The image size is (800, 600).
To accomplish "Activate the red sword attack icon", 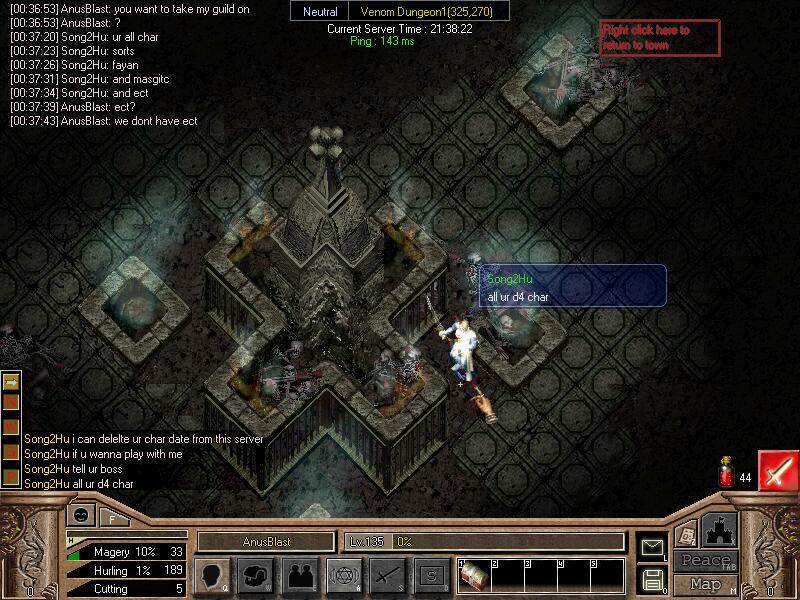I will tap(777, 470).
